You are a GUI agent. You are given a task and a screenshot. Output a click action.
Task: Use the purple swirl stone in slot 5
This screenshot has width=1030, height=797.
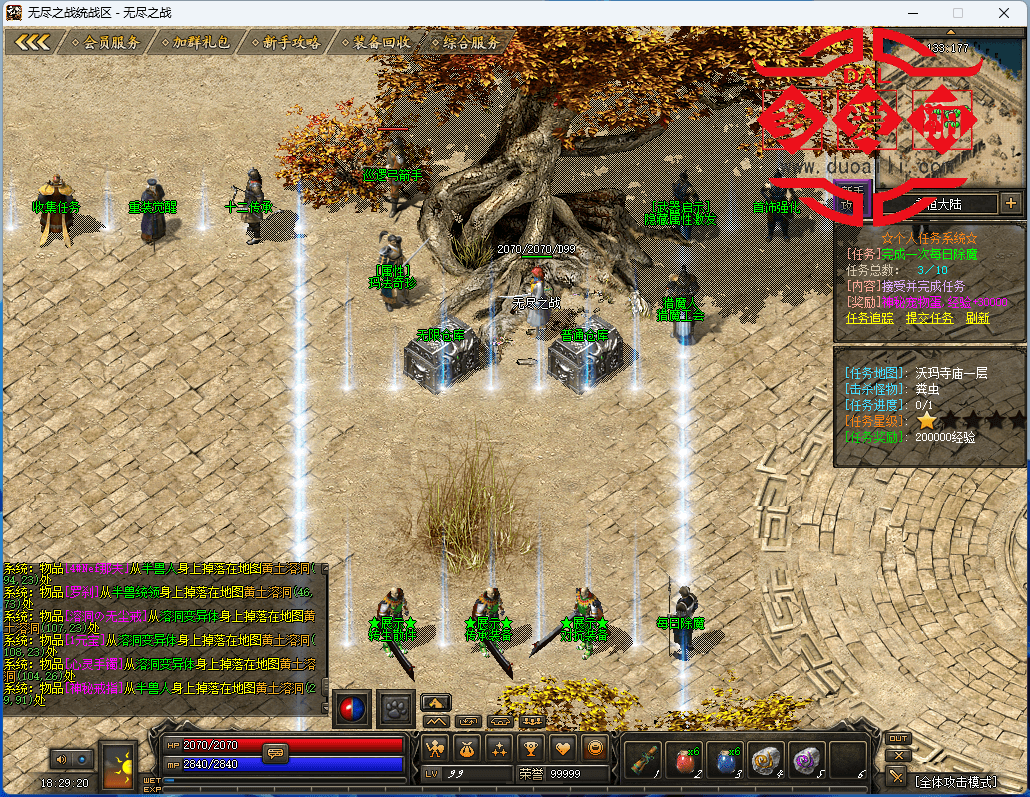[x=807, y=759]
